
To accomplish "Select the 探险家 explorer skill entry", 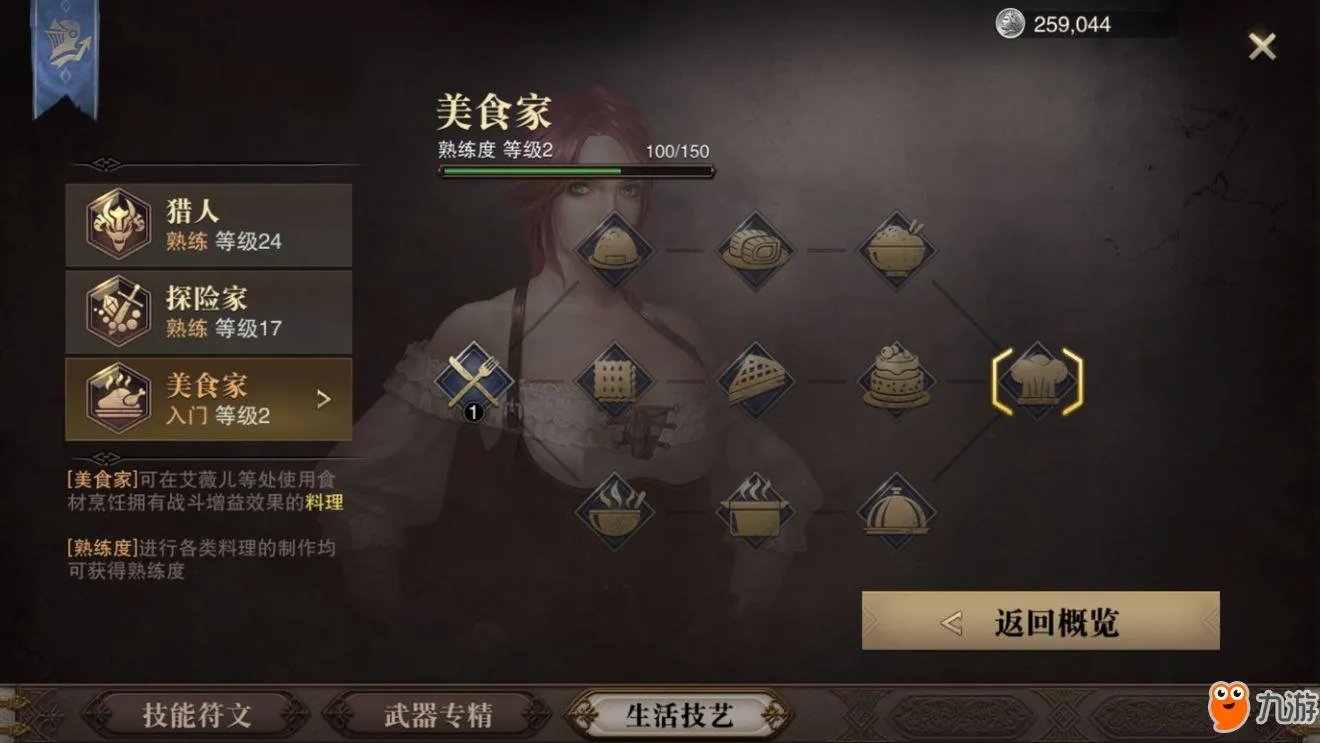I will [x=207, y=312].
